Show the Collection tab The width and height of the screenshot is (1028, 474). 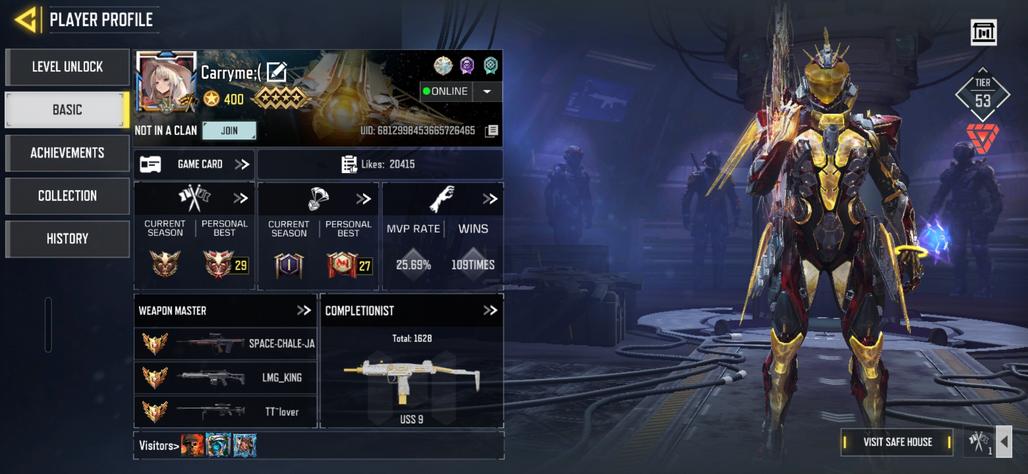click(x=67, y=196)
